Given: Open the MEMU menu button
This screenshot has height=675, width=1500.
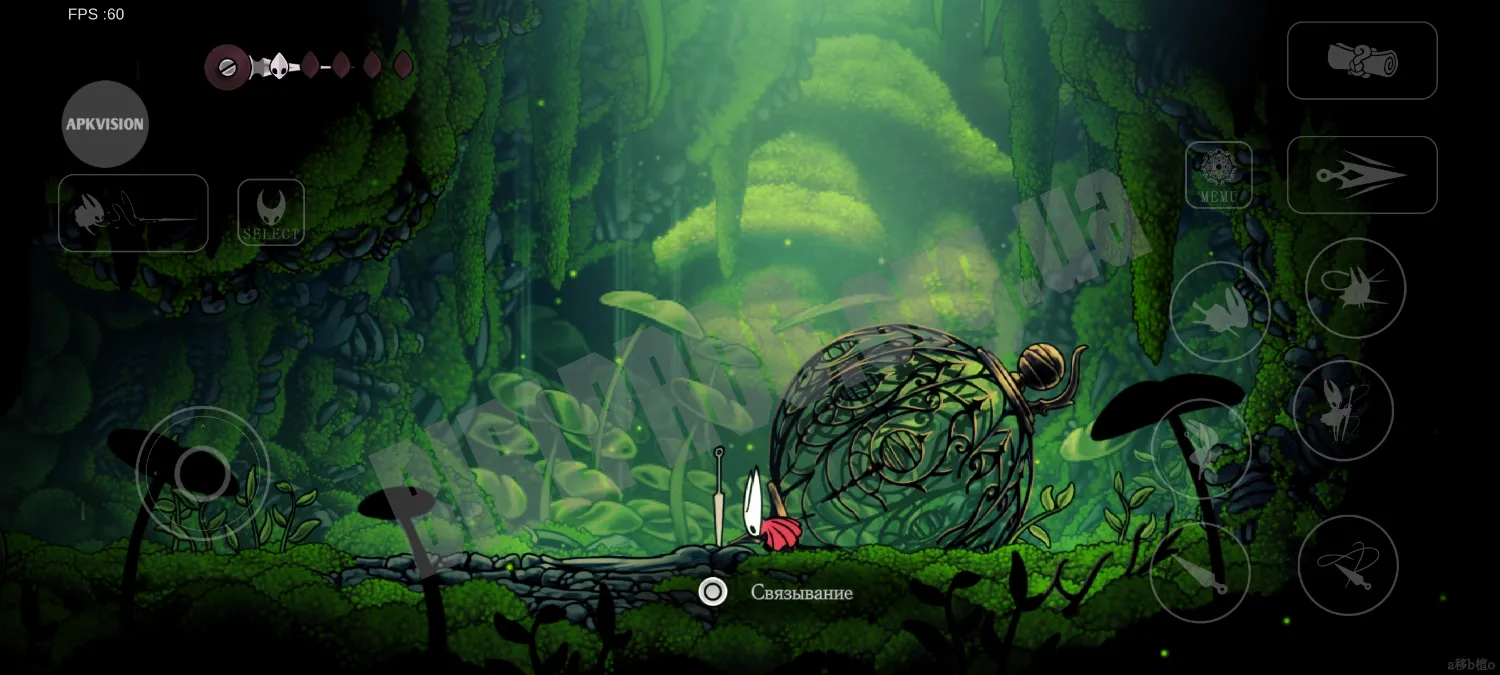Looking at the screenshot, I should (x=1219, y=175).
